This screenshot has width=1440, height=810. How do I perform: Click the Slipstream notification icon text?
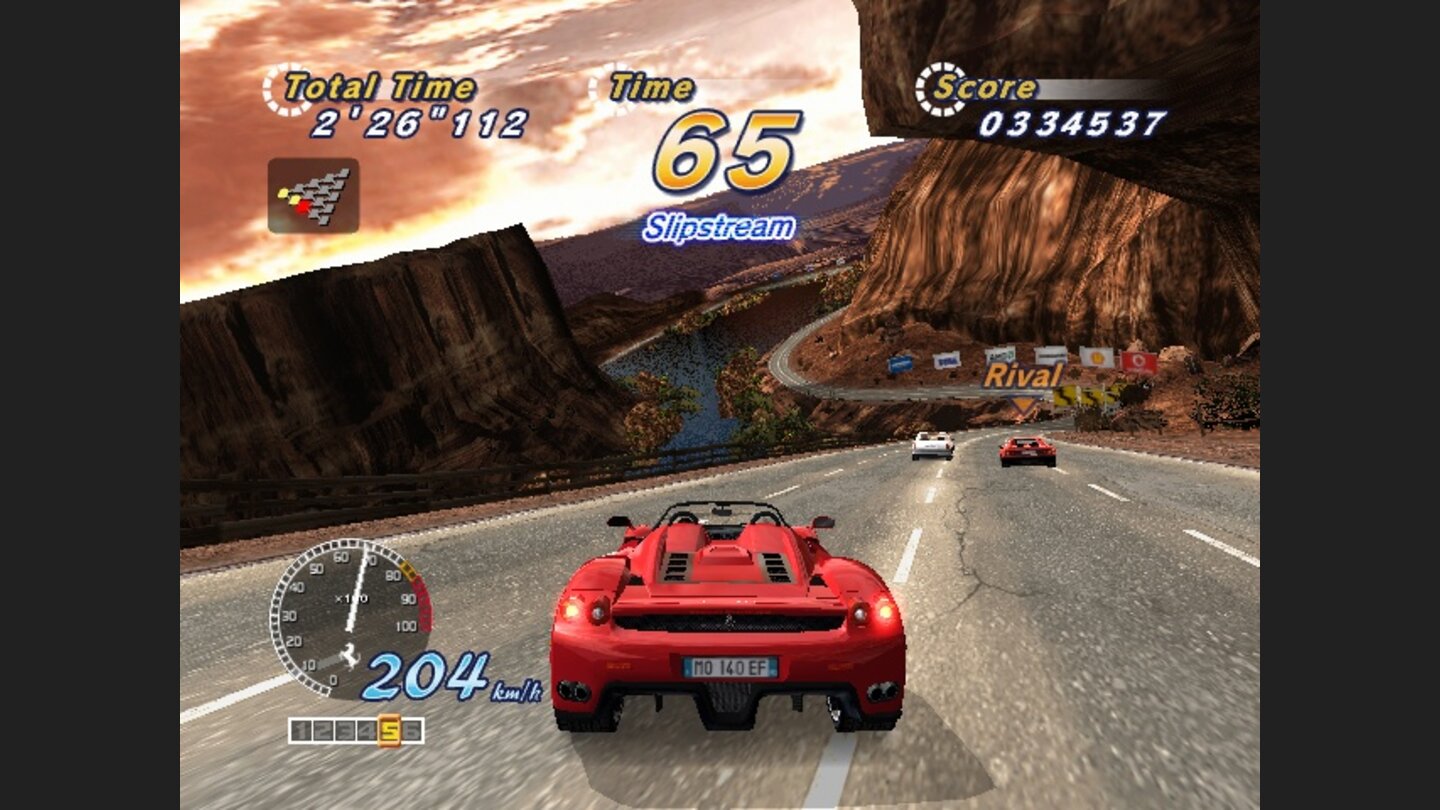(718, 227)
